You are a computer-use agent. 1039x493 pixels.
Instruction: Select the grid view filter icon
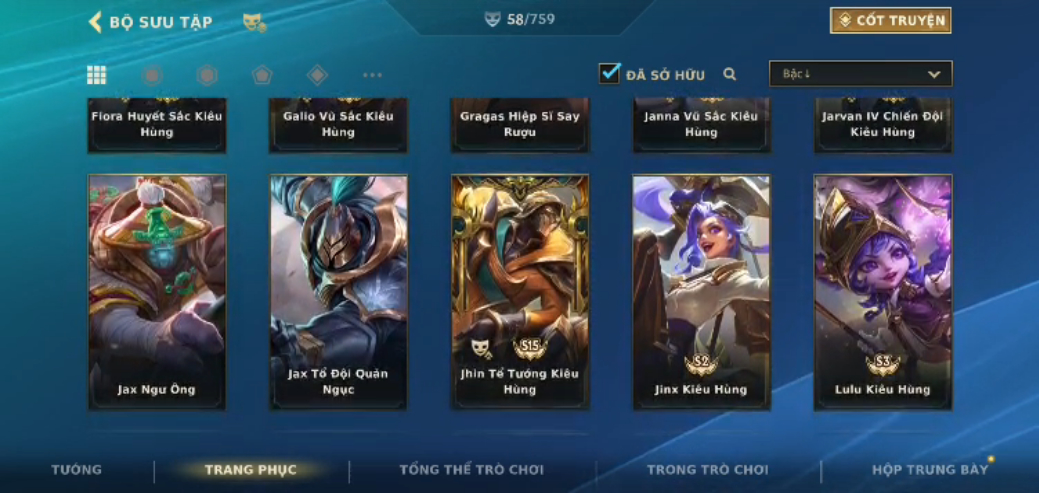click(97, 75)
